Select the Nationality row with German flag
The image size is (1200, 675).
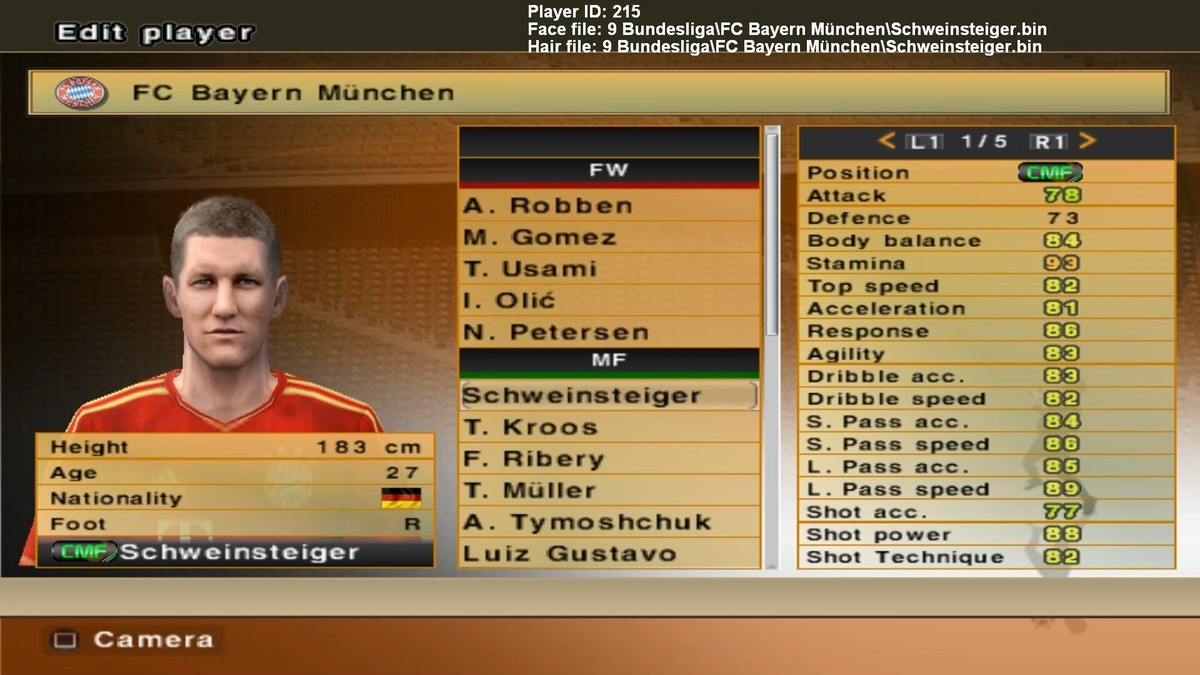(235, 498)
